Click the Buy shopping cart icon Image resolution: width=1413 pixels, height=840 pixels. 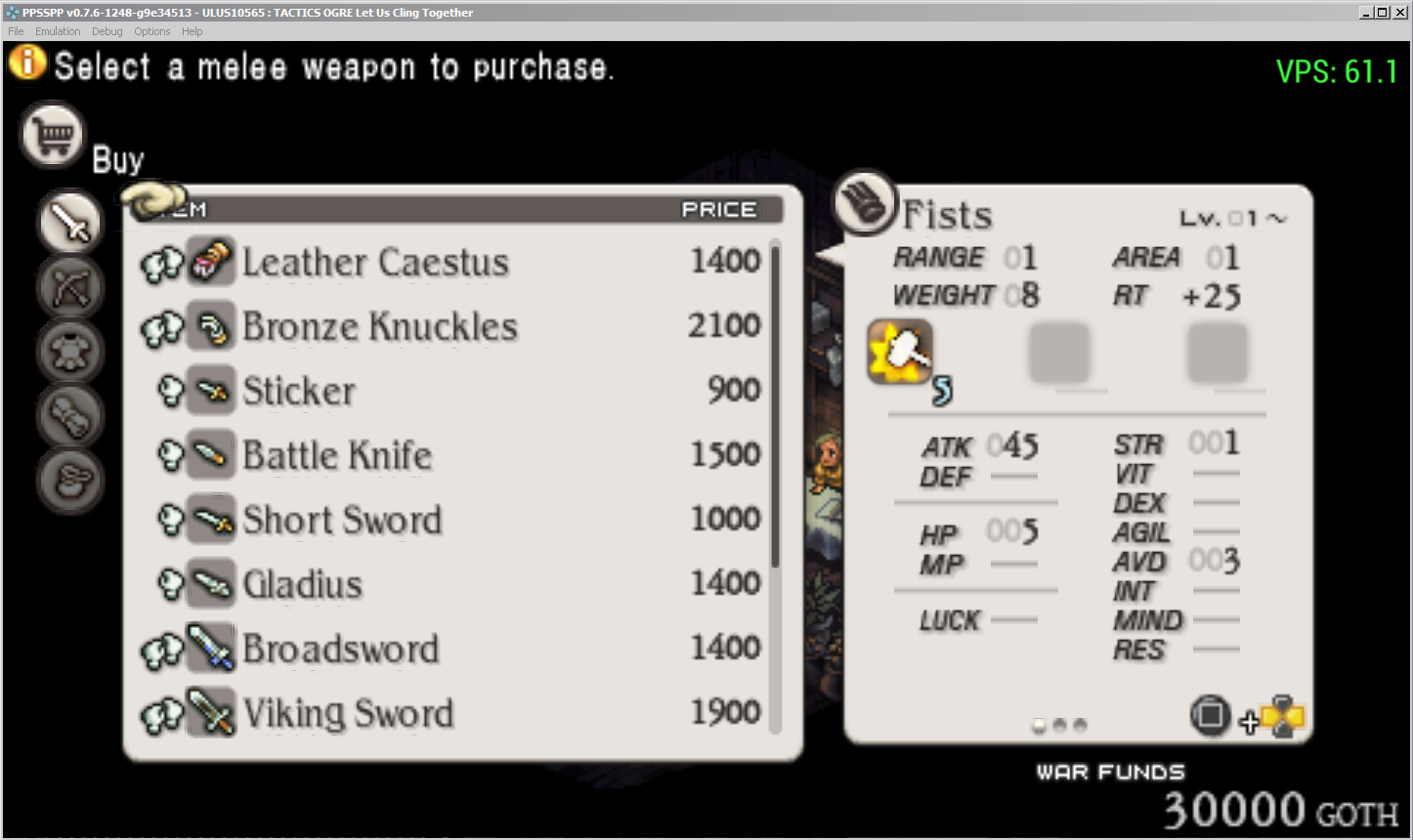[53, 136]
